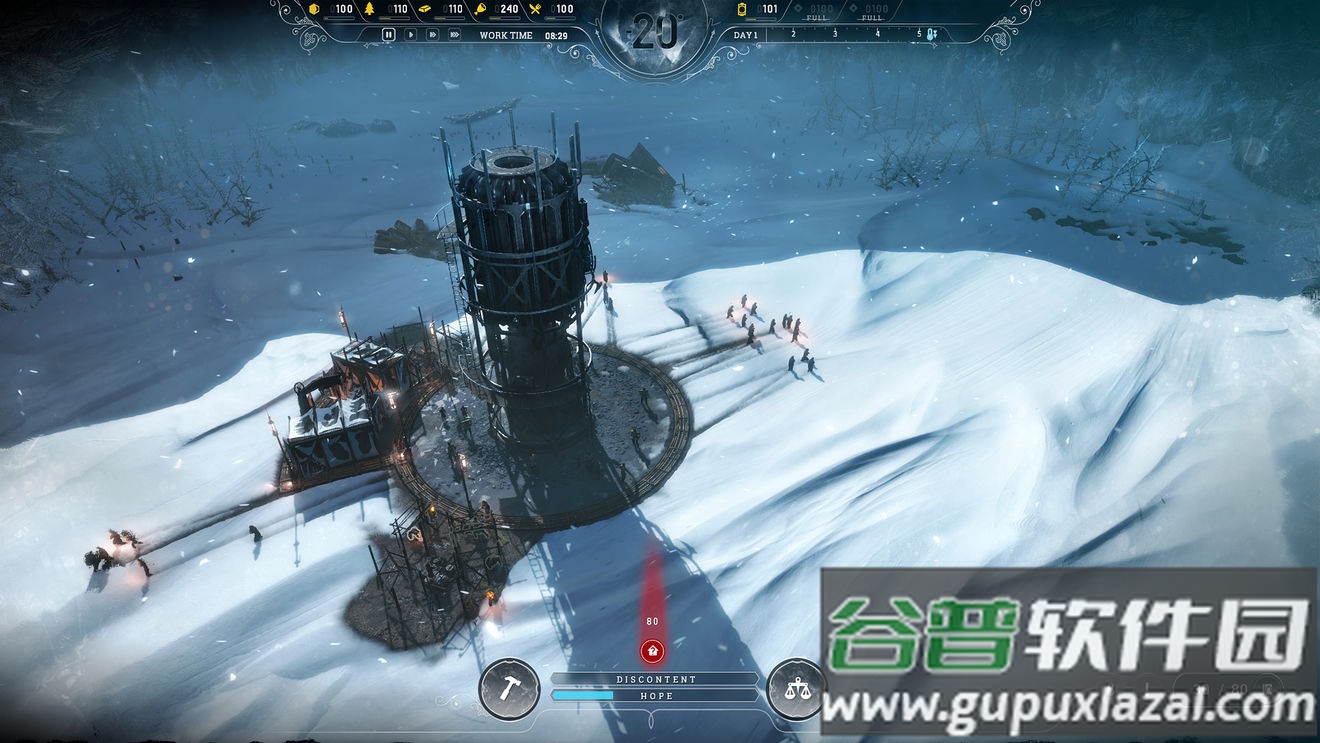
Task: Open the build menu hammer icon
Action: (x=510, y=690)
